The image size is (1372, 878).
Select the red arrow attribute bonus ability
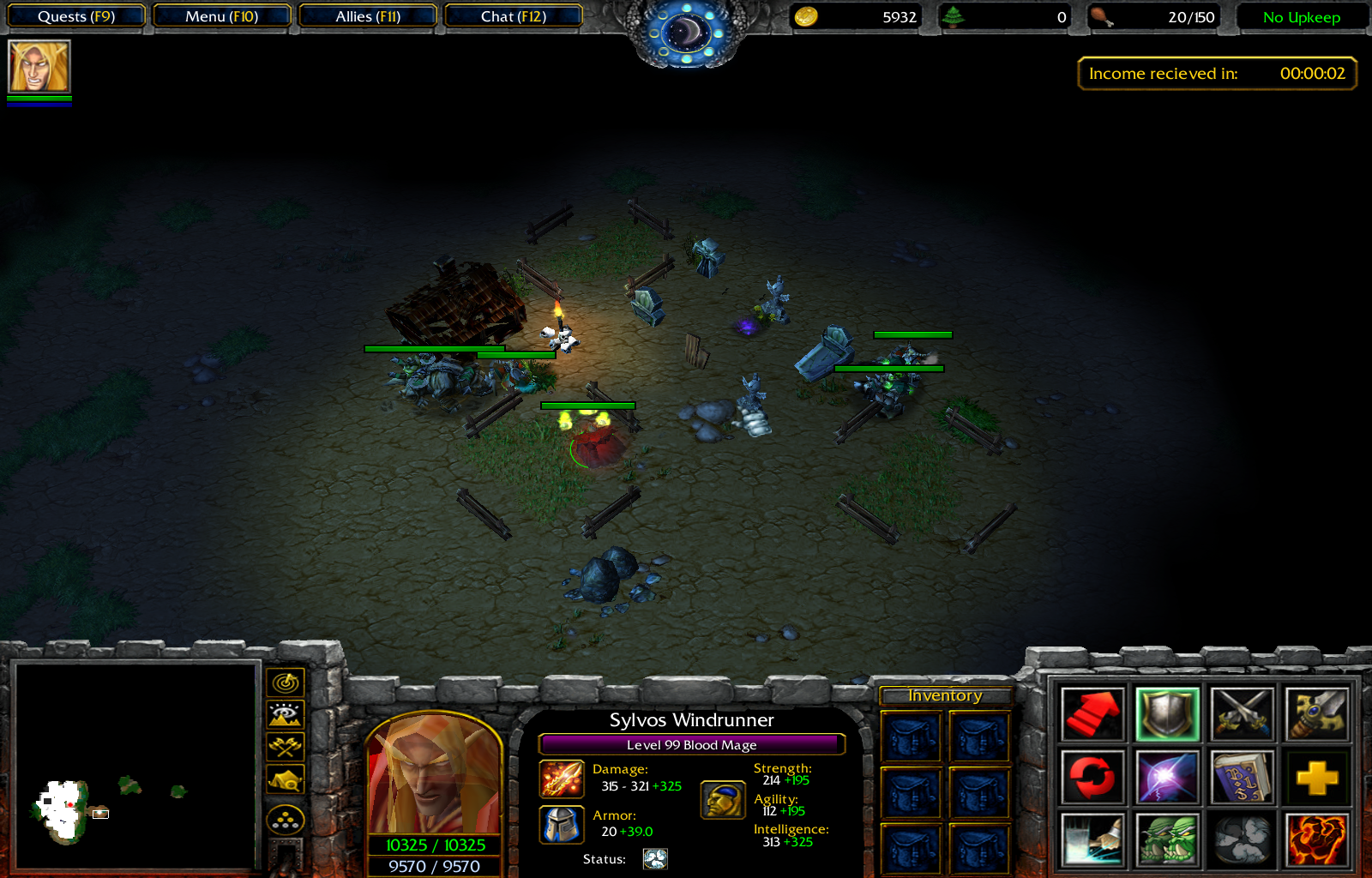coord(1092,713)
